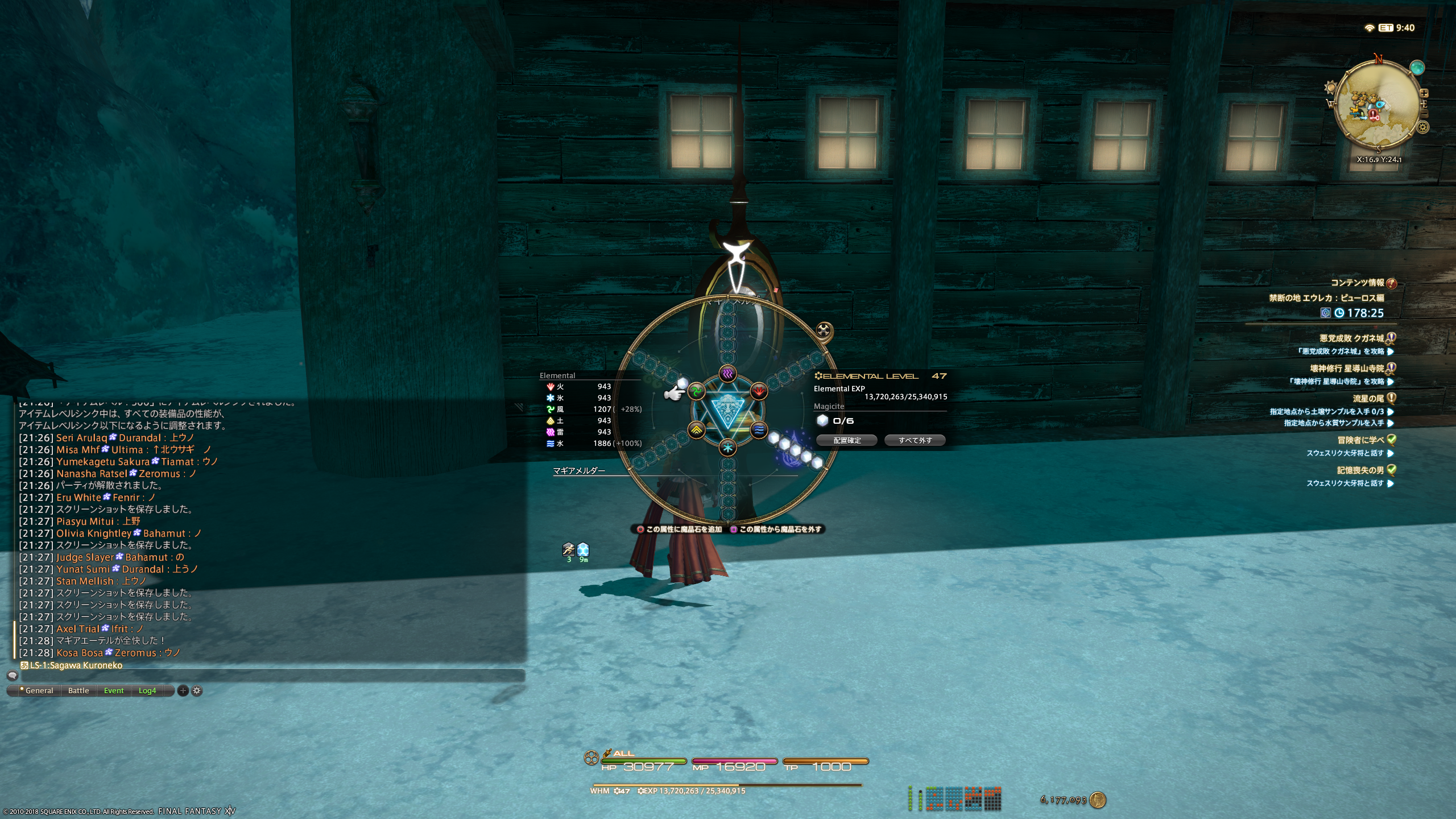Open minimap settings gear
This screenshot has height=819, width=1456.
1423,127
